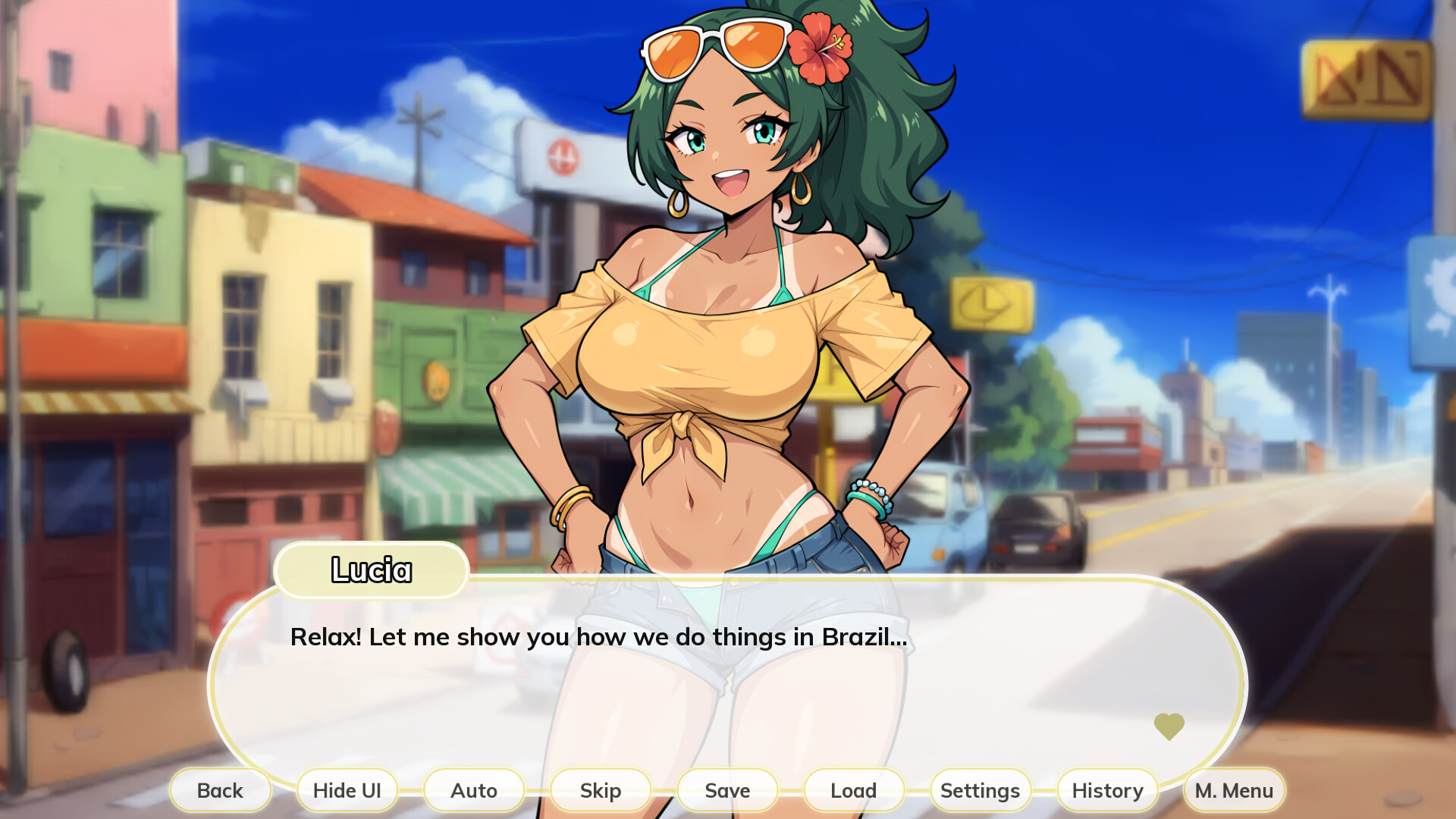Toggle Skip mode to fast-forward text
This screenshot has width=1456, height=819.
(x=600, y=790)
